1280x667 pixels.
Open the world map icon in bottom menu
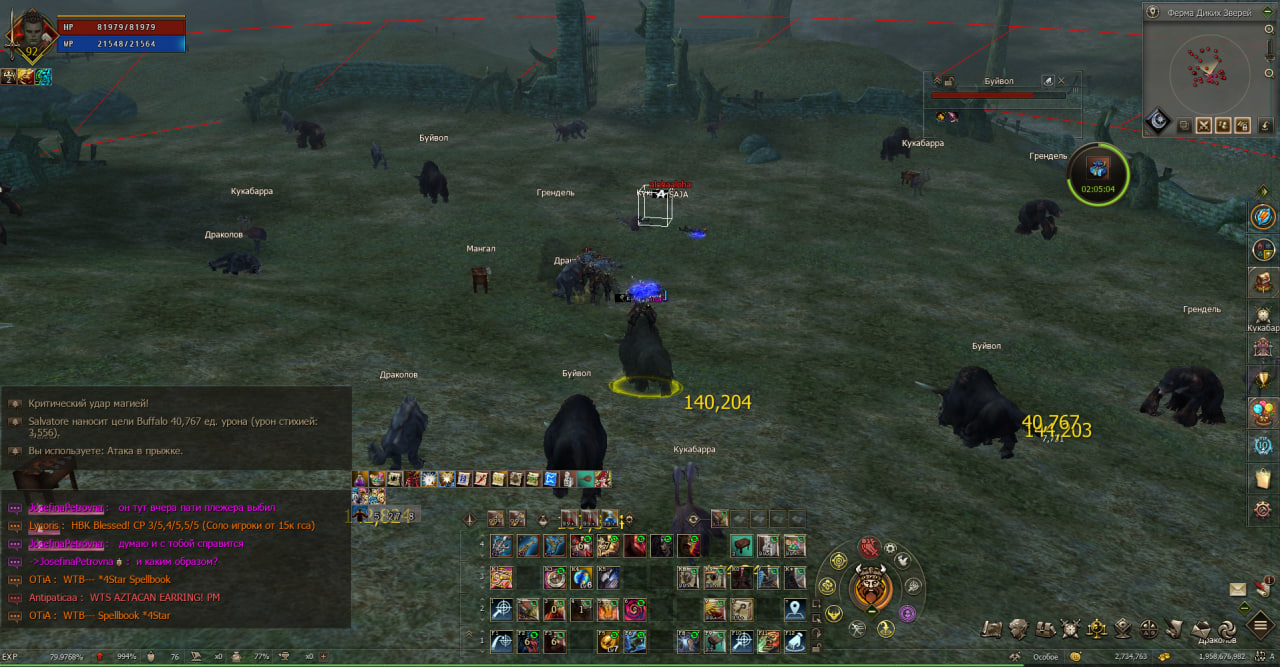pyautogui.click(x=991, y=629)
